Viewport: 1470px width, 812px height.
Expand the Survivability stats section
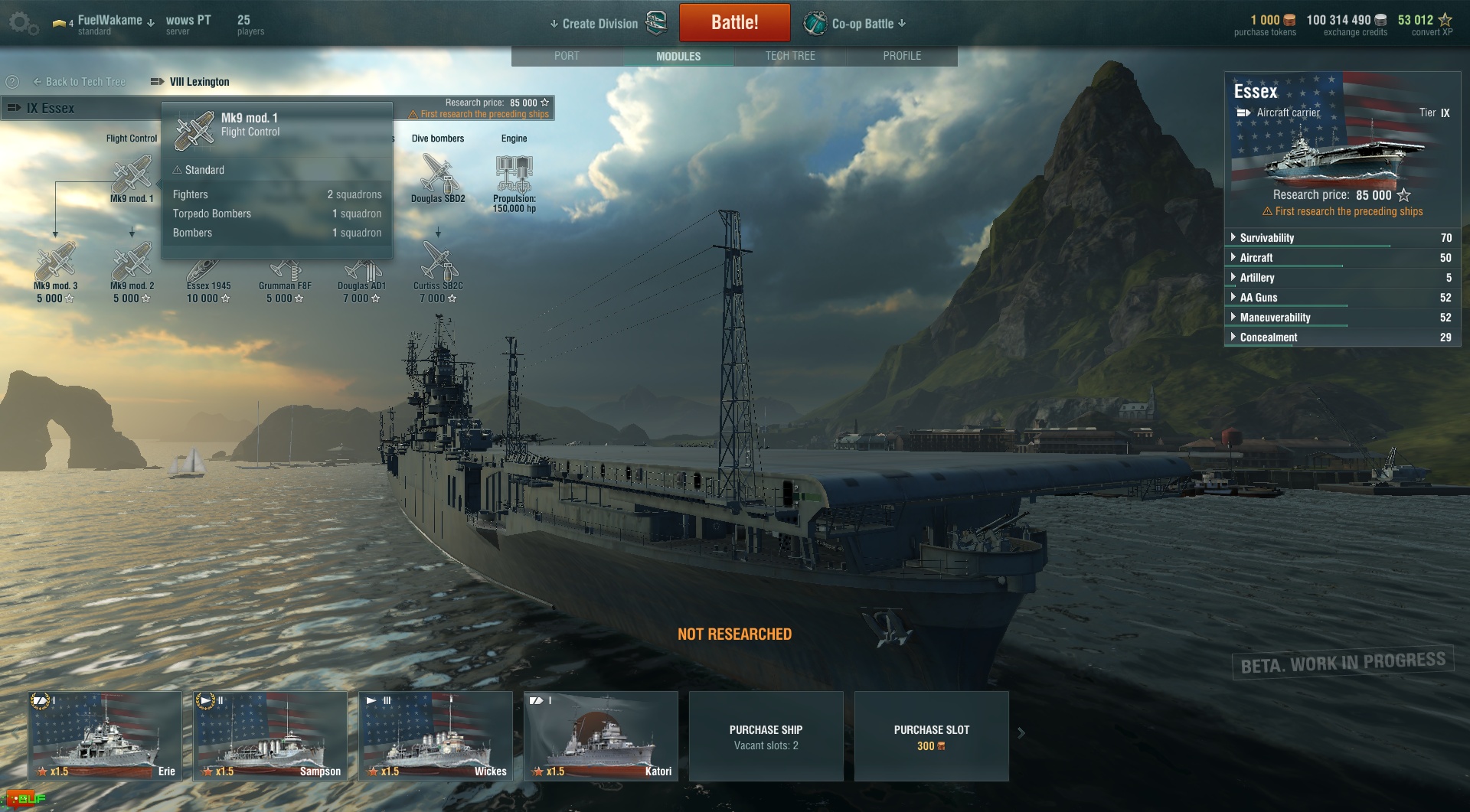click(x=1266, y=238)
